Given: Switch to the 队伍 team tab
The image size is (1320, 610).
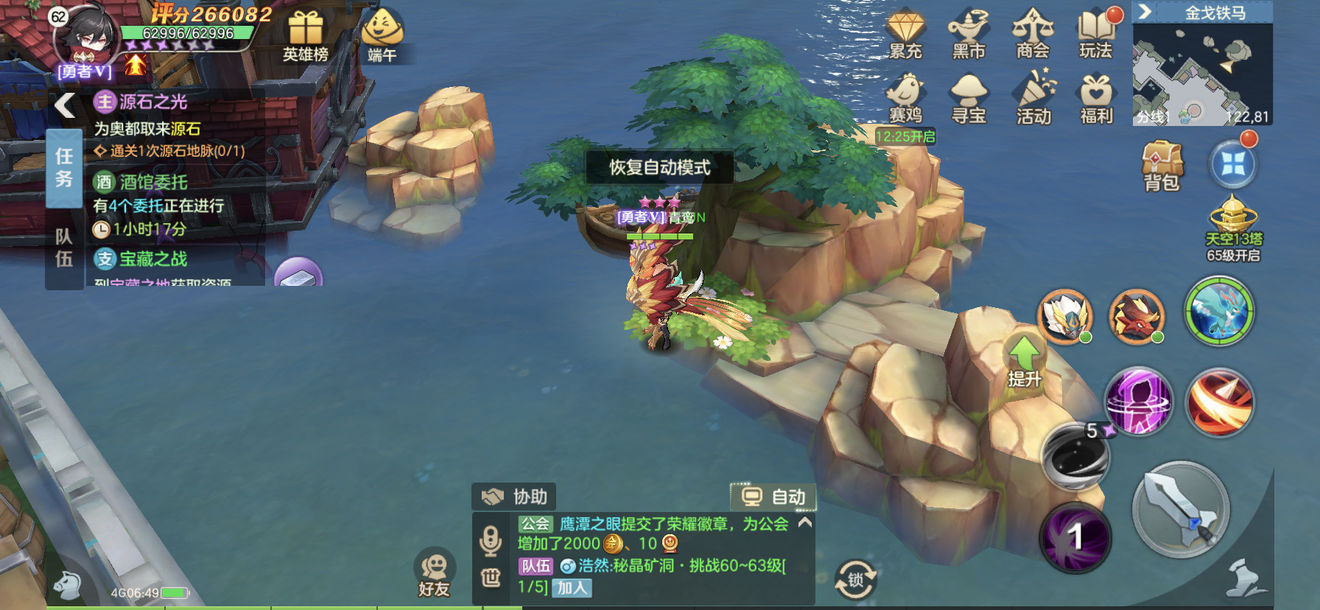Looking at the screenshot, I should pos(64,249).
